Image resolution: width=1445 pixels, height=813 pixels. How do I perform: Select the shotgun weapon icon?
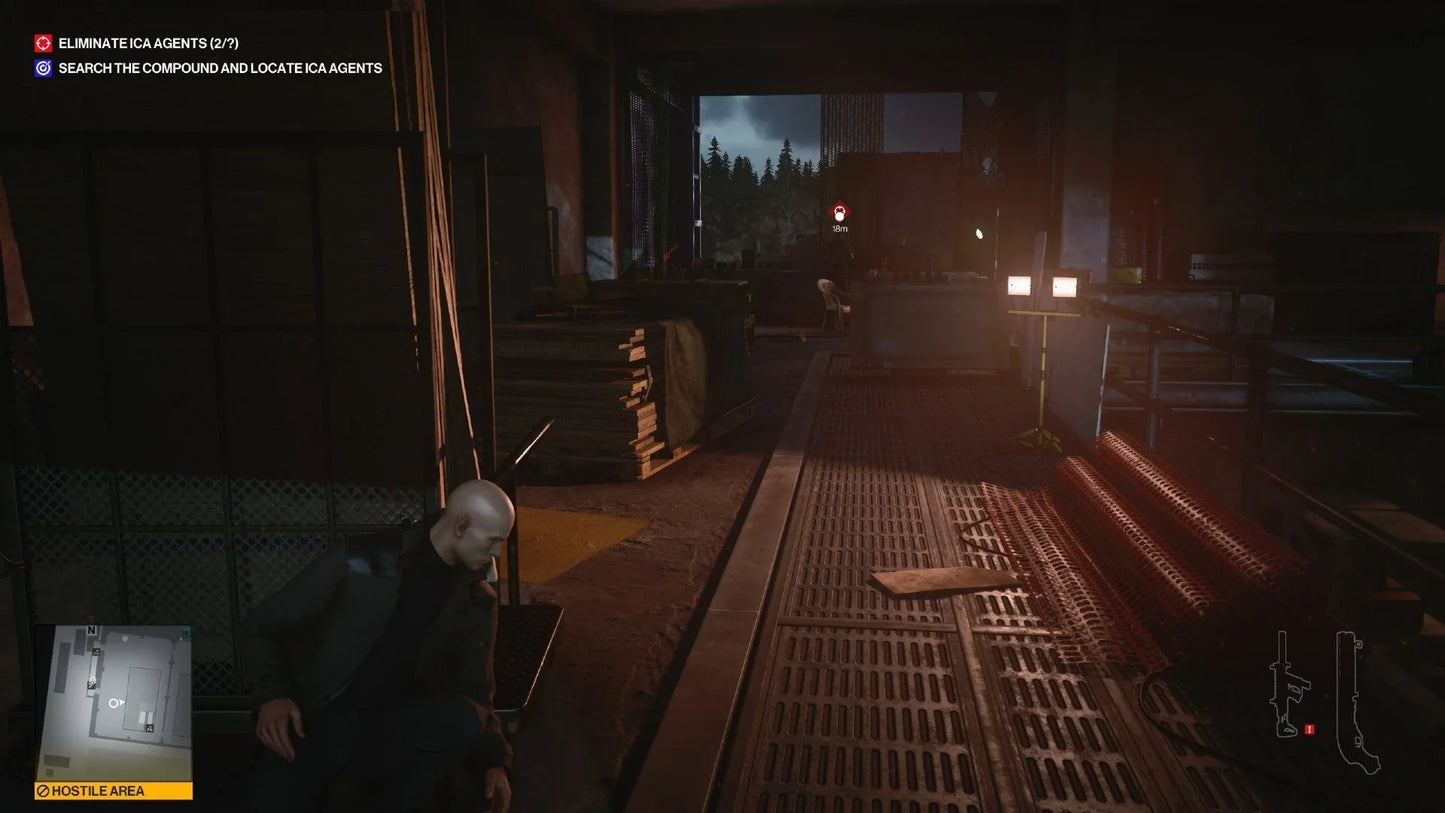(1357, 701)
